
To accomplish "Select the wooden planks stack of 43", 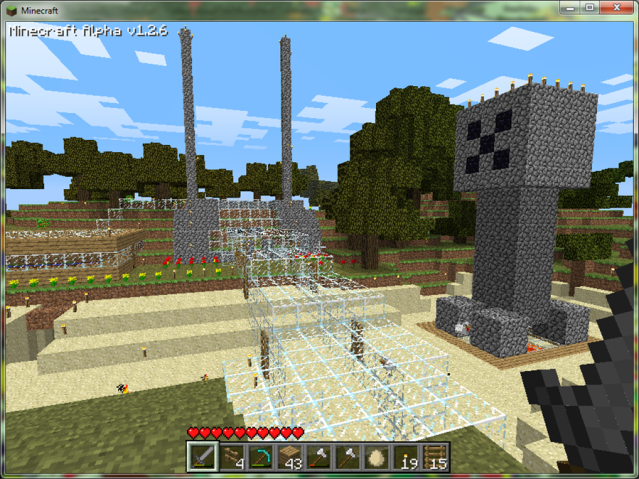I will pyautogui.click(x=289, y=457).
